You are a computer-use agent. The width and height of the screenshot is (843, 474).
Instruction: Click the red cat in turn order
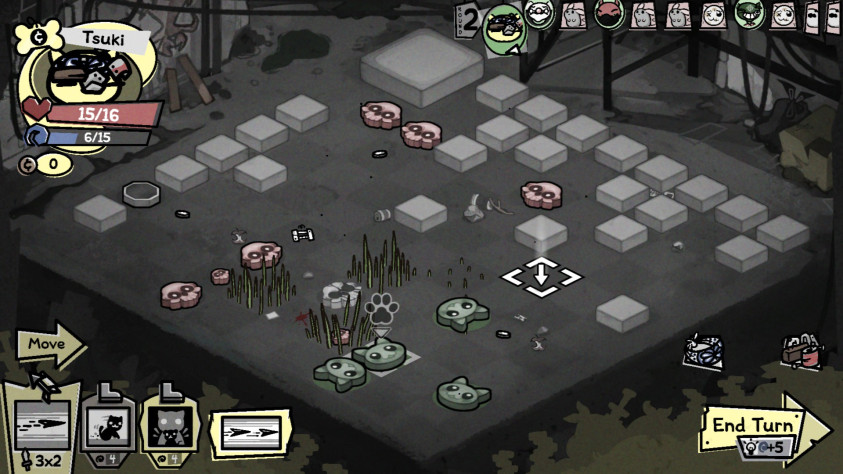click(x=608, y=14)
